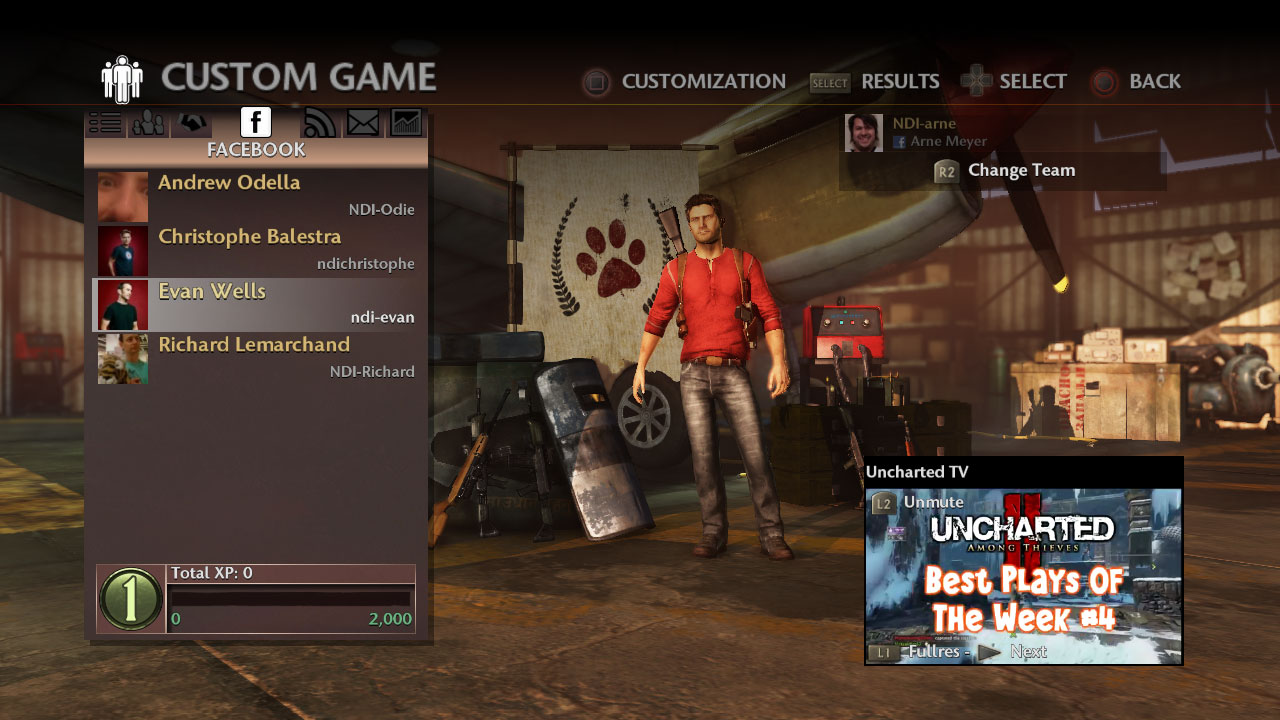Open the RSS feed tab
This screenshot has width=1280, height=720.
[x=319, y=123]
